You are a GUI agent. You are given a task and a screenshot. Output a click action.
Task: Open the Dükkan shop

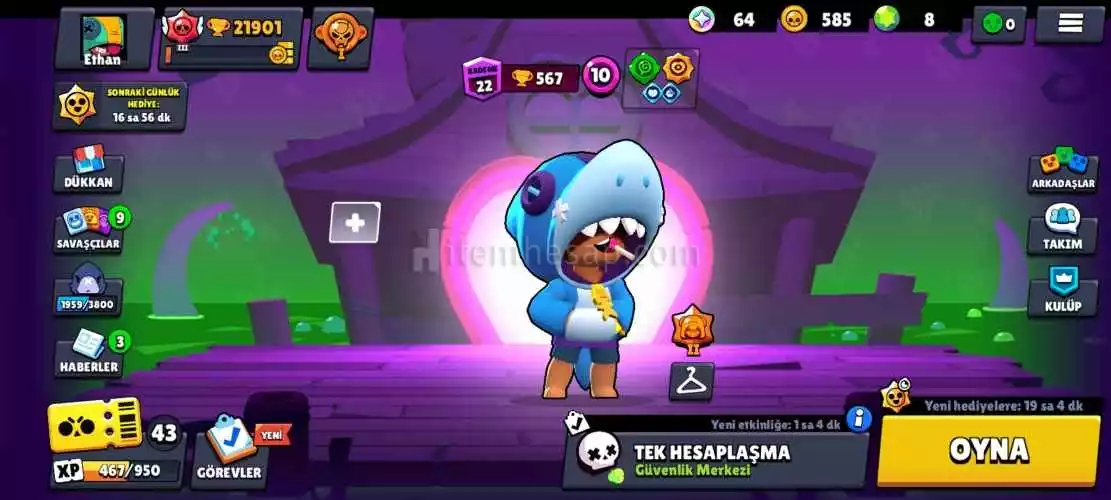coord(89,168)
